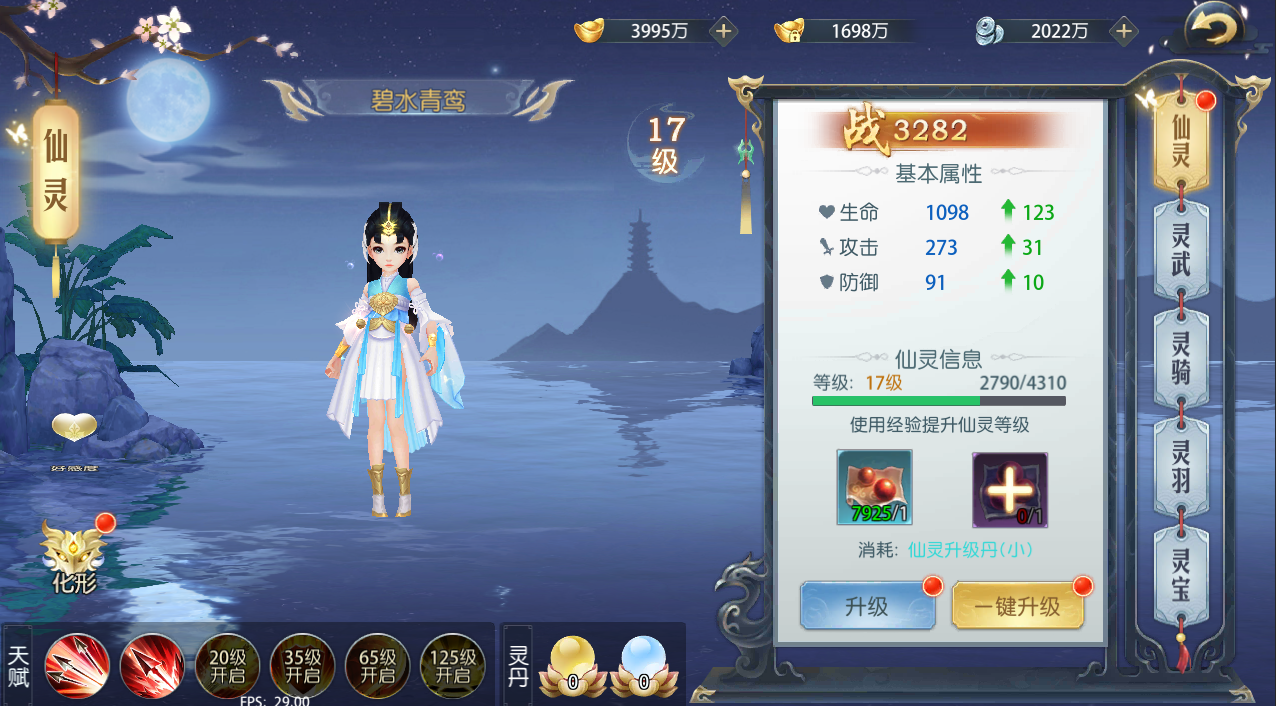Select the 仙灵升级丹 item with red orbs
The width and height of the screenshot is (1276, 706).
point(874,488)
